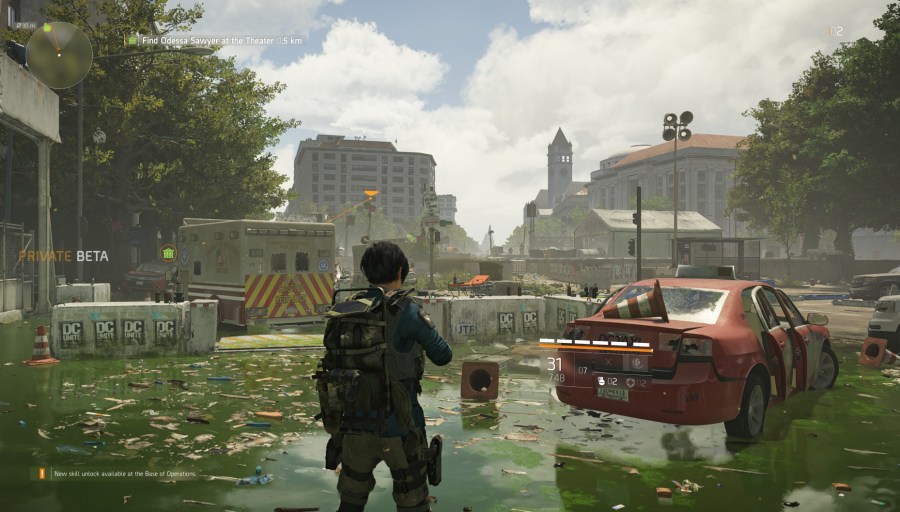Click the orange mission waypoint marker
This screenshot has width=900, height=512.
(x=371, y=194)
